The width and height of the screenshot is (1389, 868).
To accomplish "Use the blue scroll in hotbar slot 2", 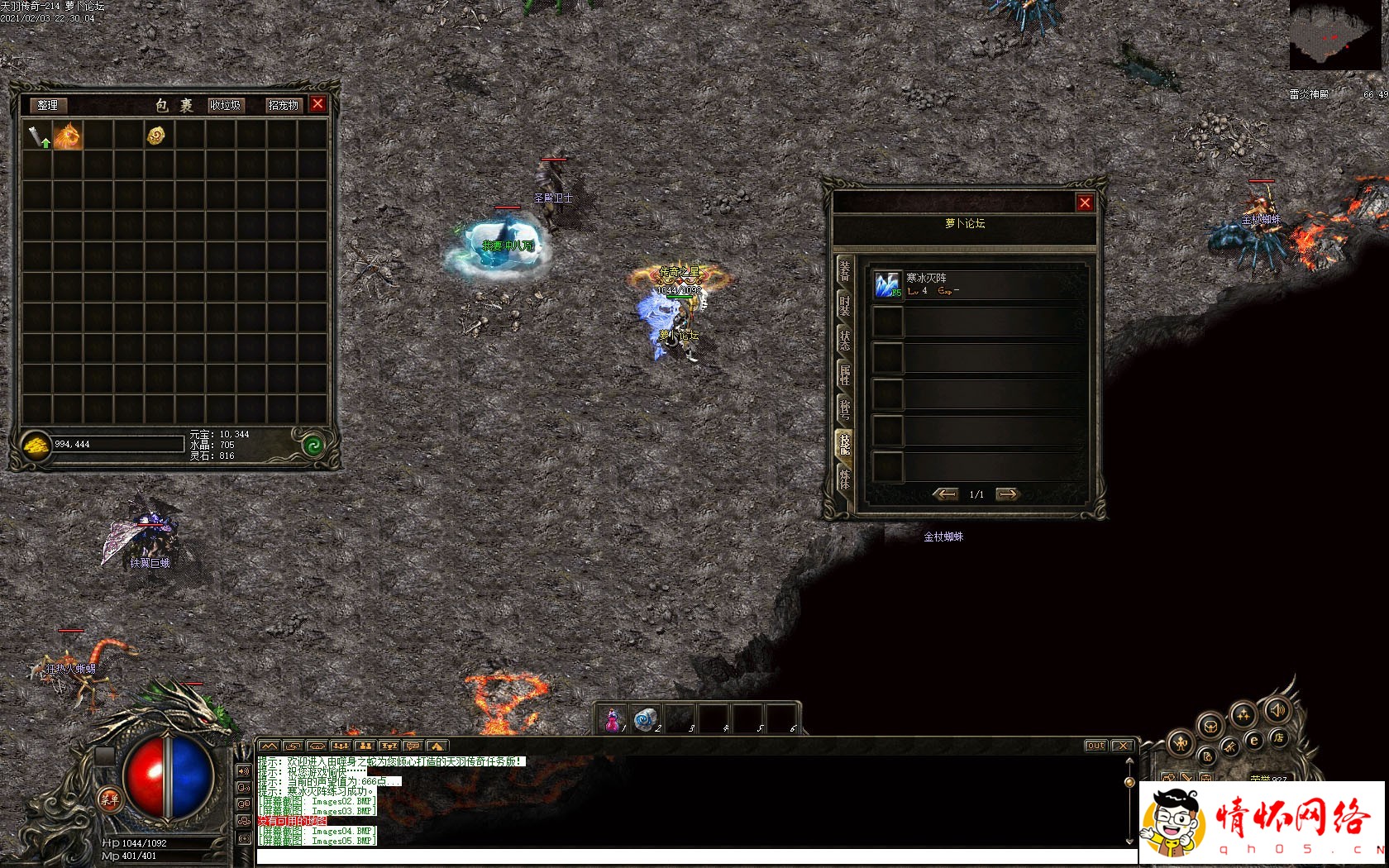I will point(646,720).
